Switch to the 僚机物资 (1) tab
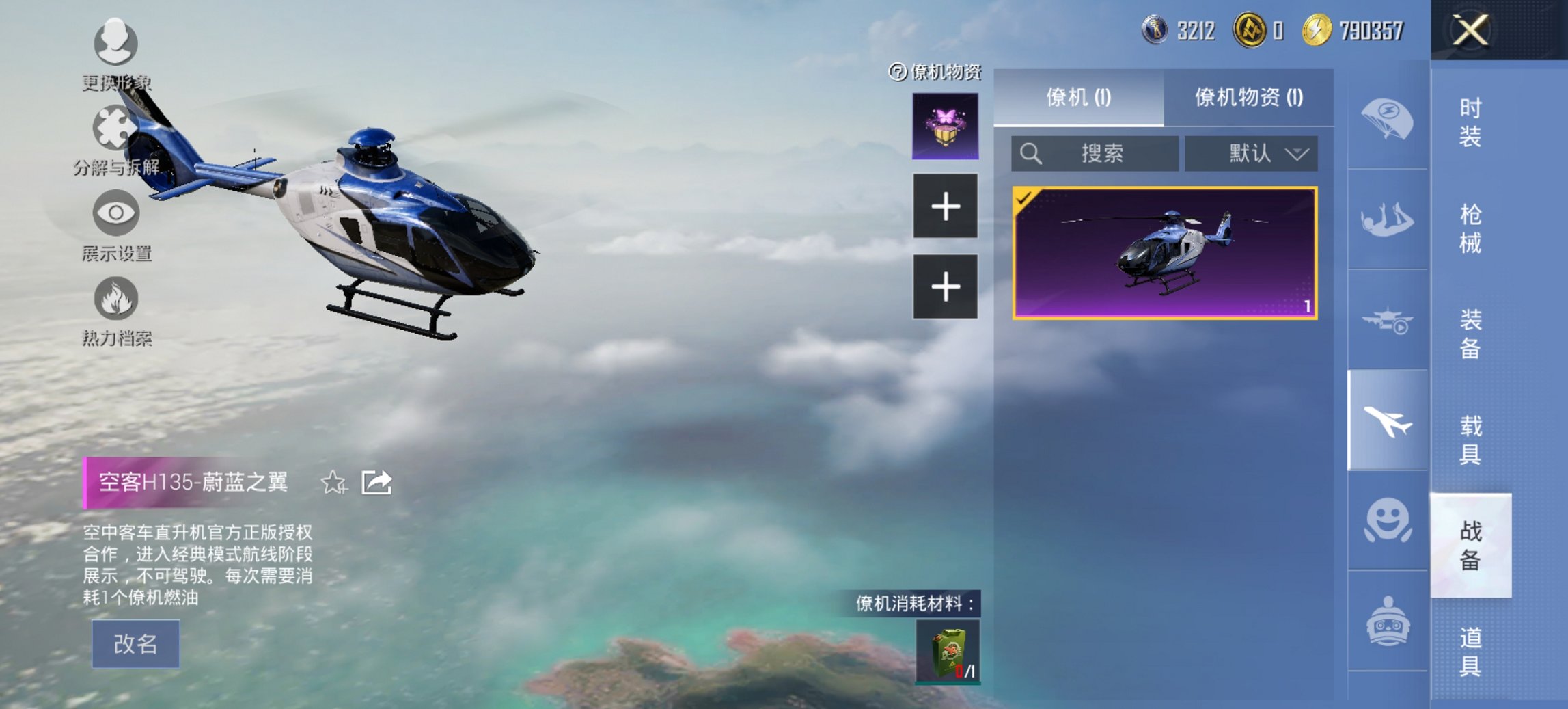The width and height of the screenshot is (1568, 709). click(1252, 96)
